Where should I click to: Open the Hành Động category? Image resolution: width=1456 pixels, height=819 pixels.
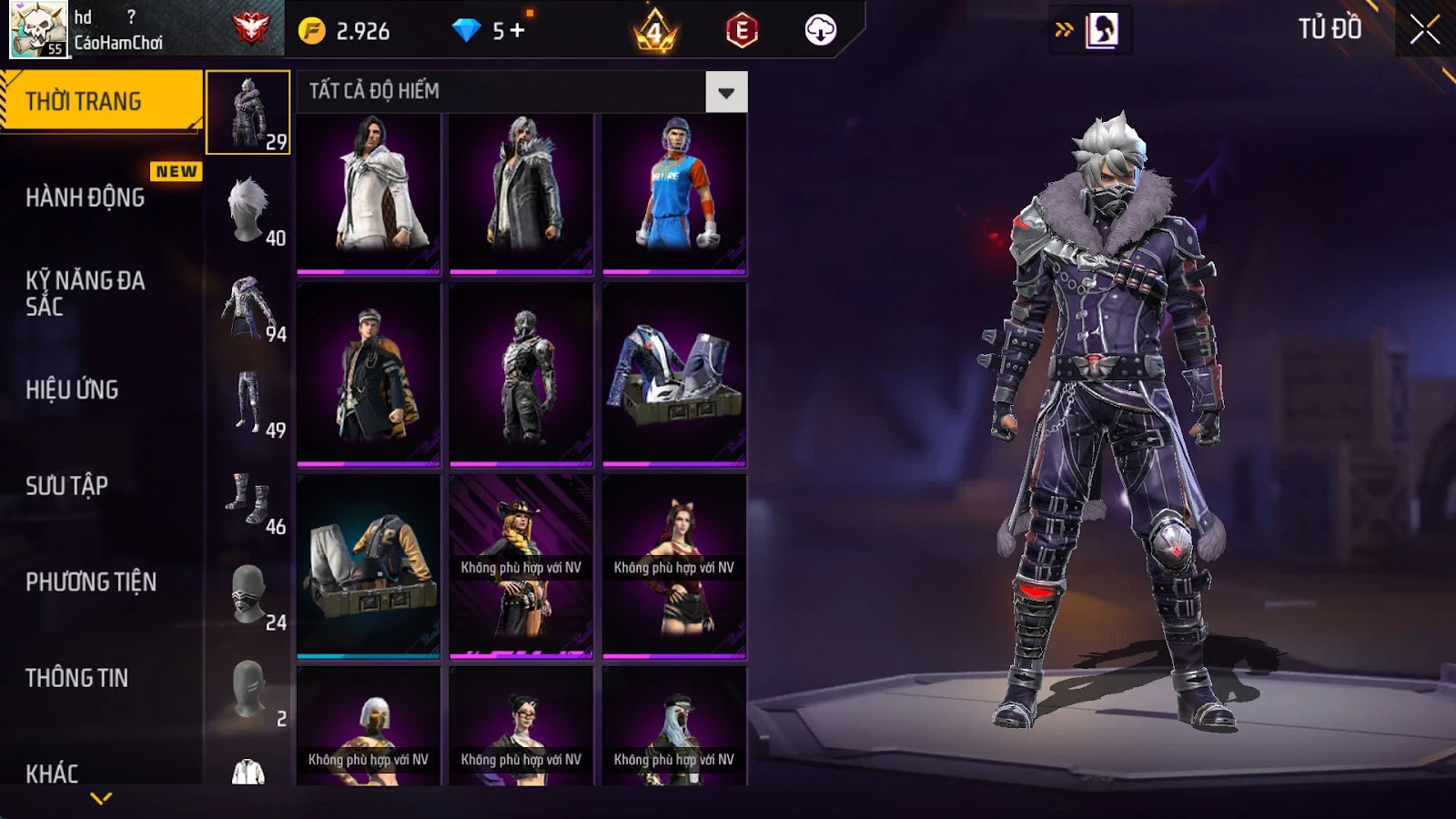[x=86, y=197]
